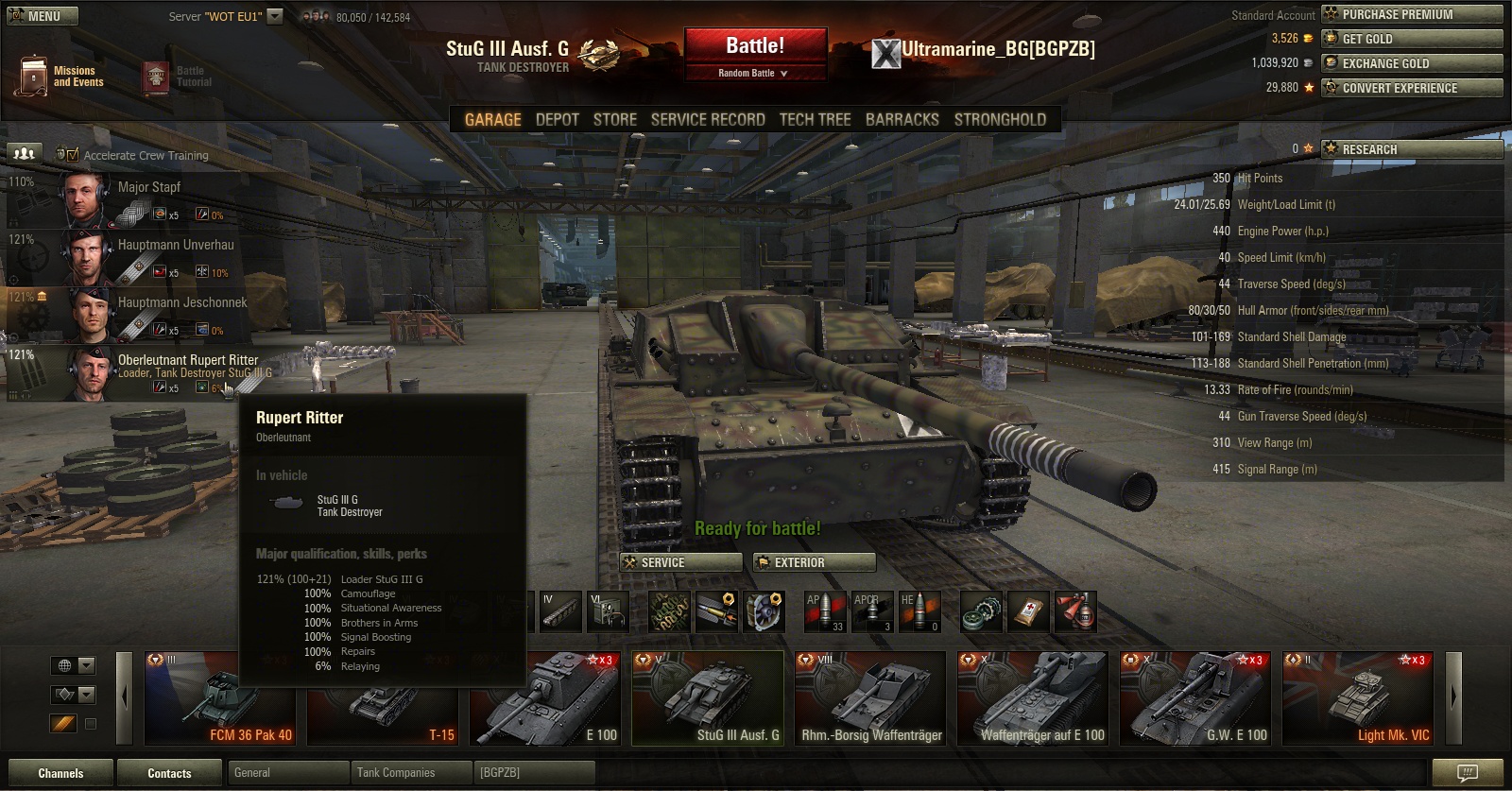Click the Purchase Premium button
This screenshot has width=1512, height=791.
click(x=1412, y=14)
